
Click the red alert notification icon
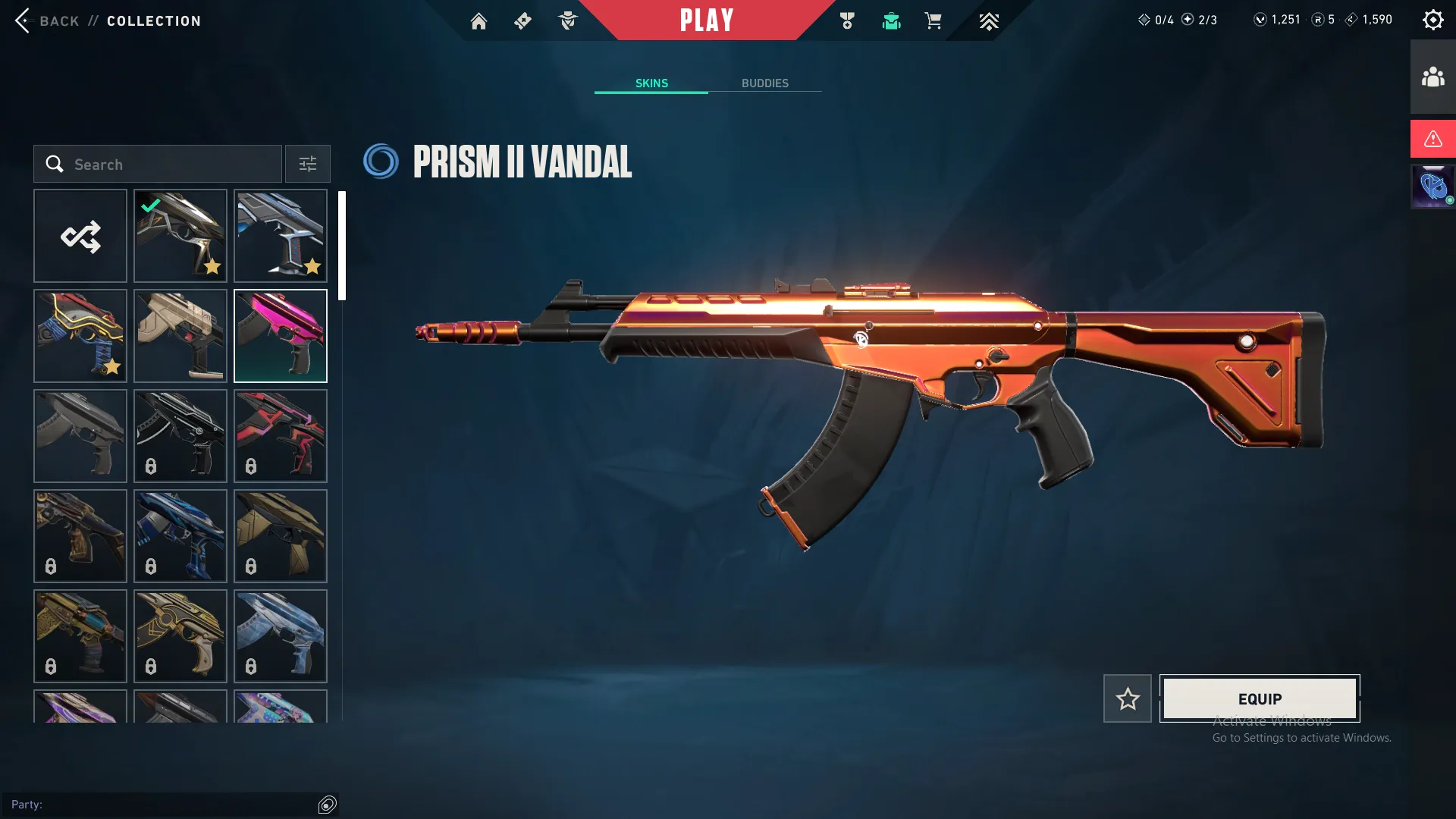(x=1432, y=139)
